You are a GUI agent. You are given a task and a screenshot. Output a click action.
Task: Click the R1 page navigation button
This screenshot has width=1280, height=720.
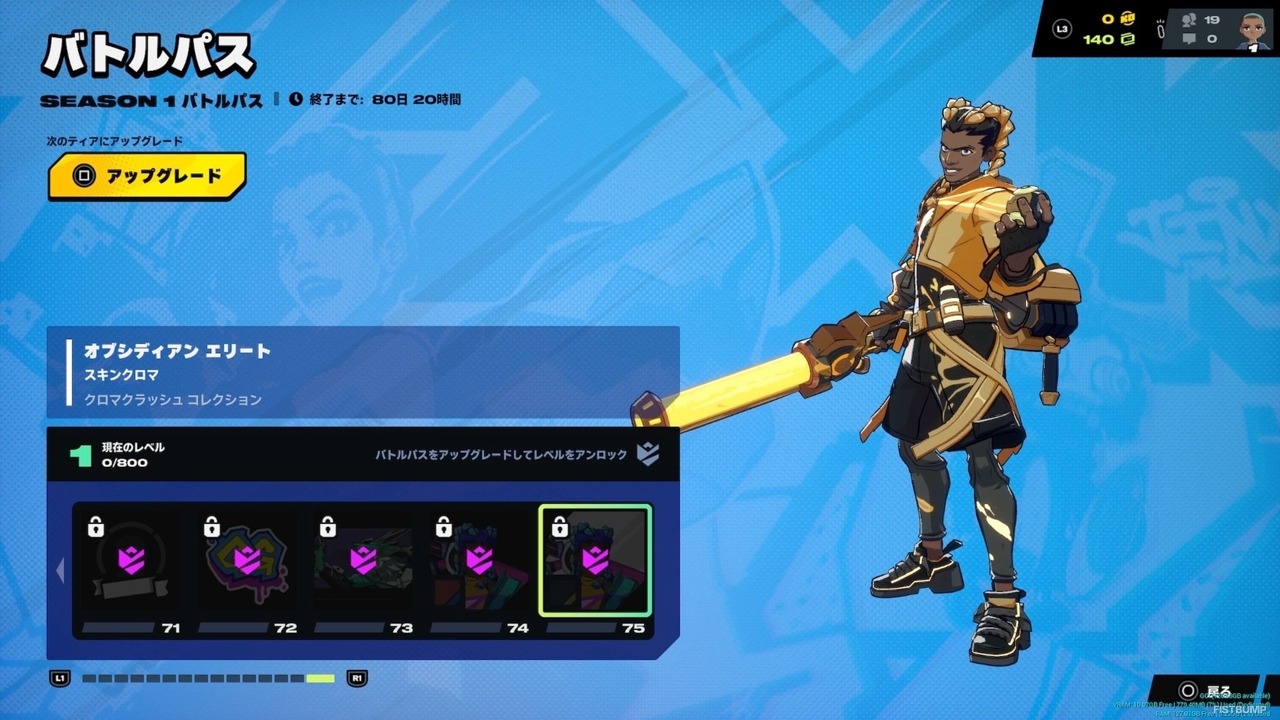pos(356,678)
